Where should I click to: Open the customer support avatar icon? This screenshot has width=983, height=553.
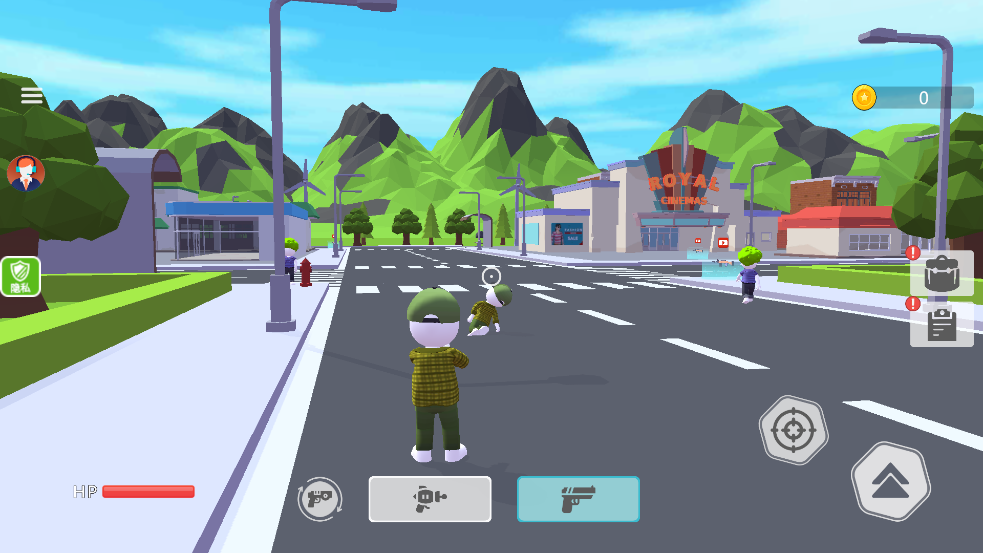(x=25, y=173)
